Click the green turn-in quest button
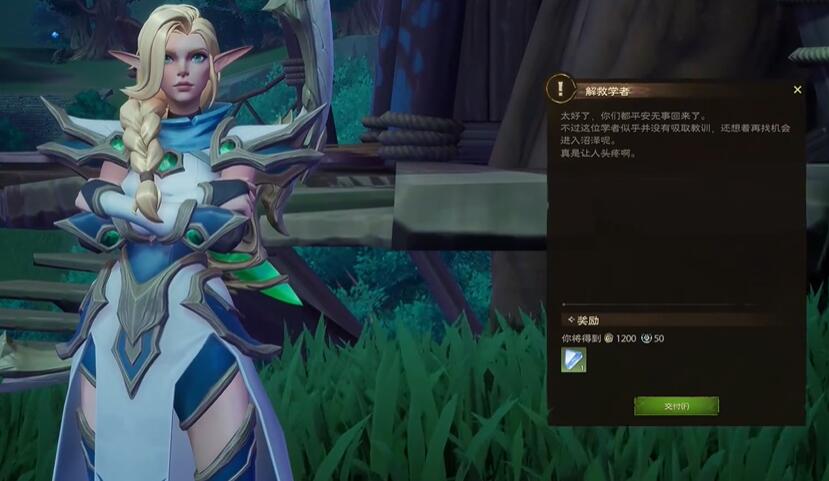Viewport: 829px width, 481px height. 676,406
